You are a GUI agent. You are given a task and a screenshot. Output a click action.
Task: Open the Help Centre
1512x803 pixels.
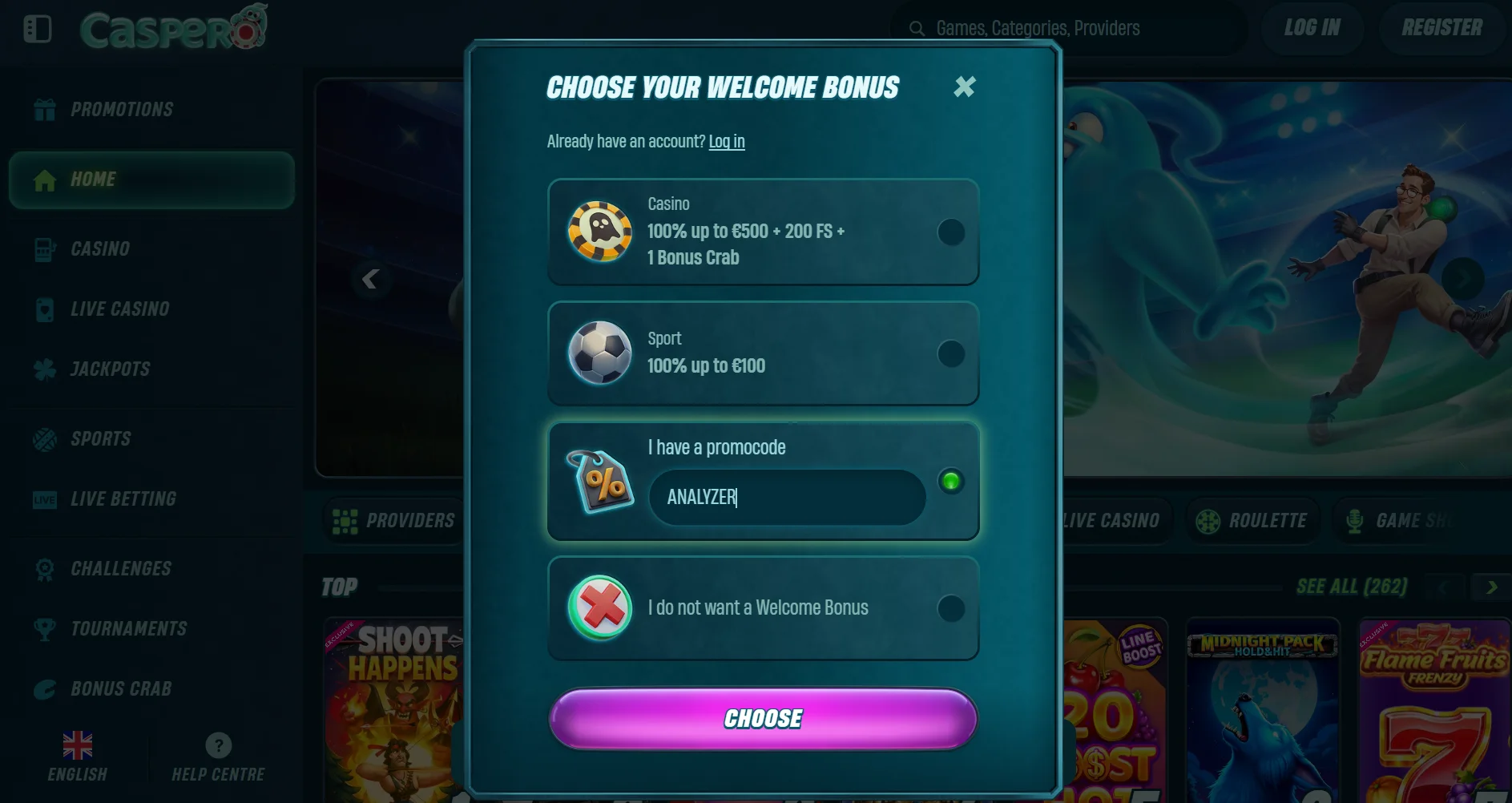(x=218, y=757)
